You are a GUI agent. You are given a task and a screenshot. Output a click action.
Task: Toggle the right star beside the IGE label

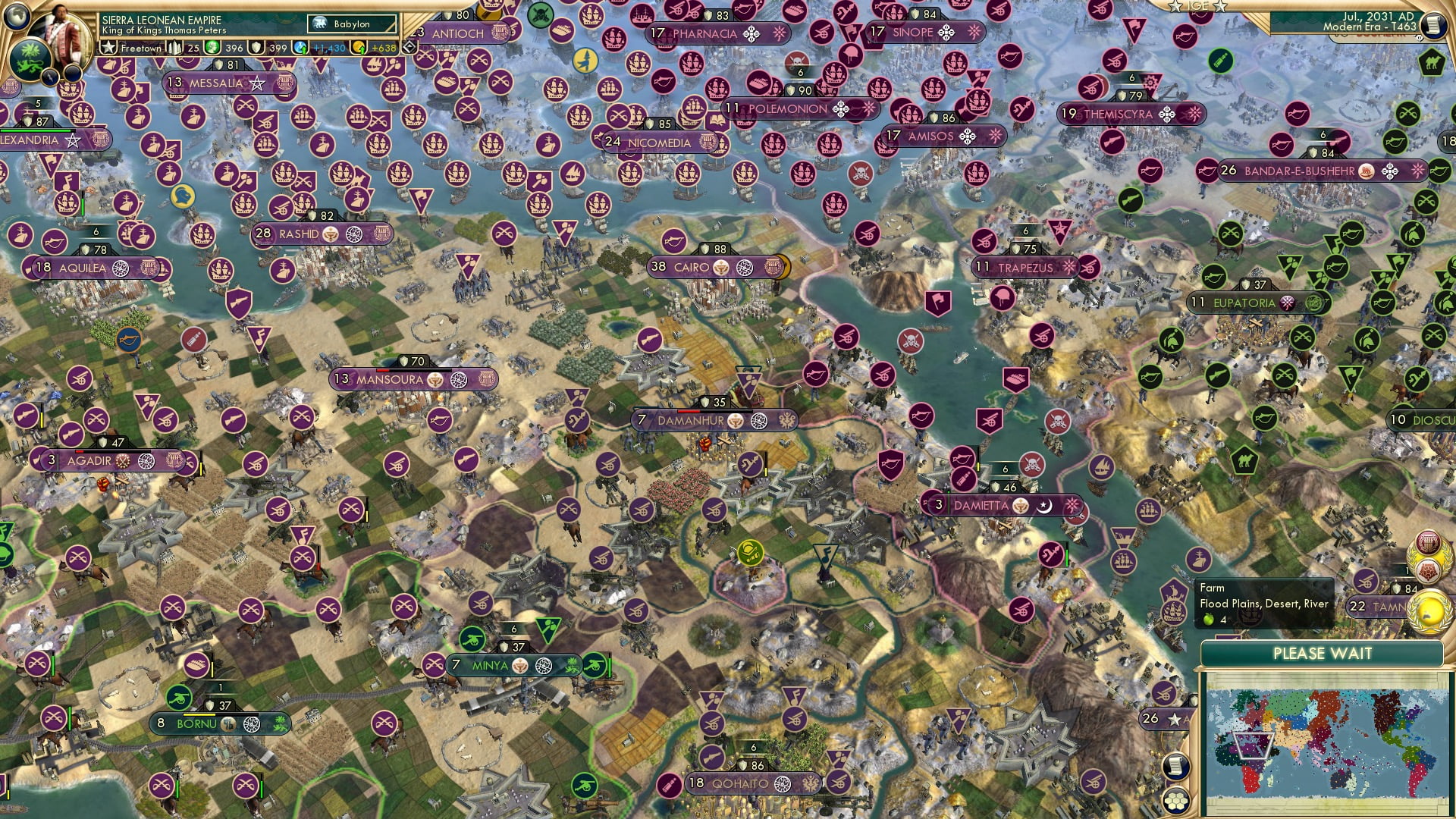[1219, 7]
